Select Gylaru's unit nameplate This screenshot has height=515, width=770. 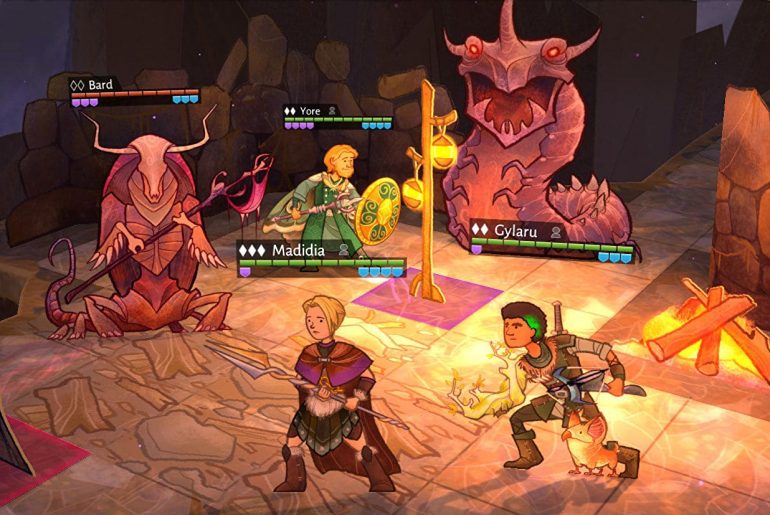519,230
